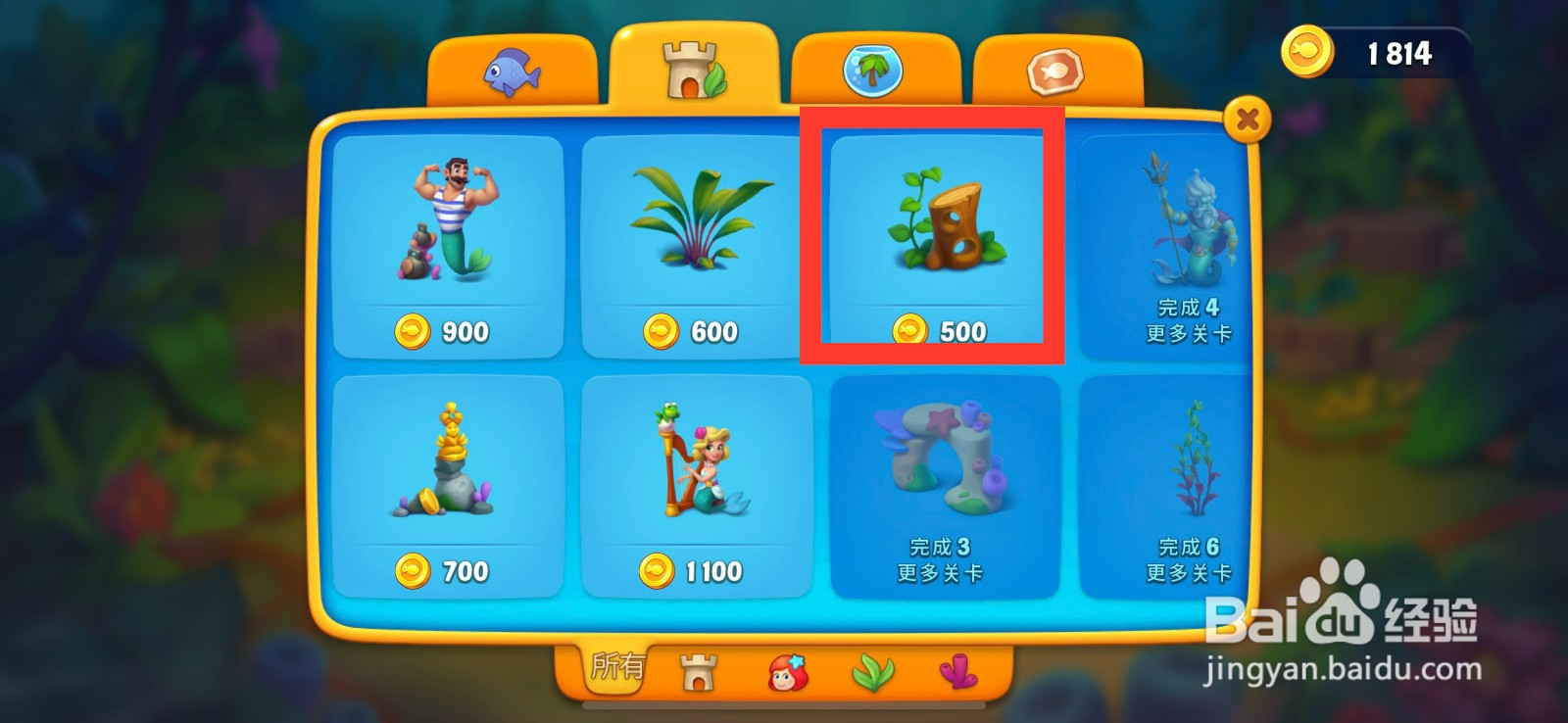Select the fish tab at the top

click(514, 69)
